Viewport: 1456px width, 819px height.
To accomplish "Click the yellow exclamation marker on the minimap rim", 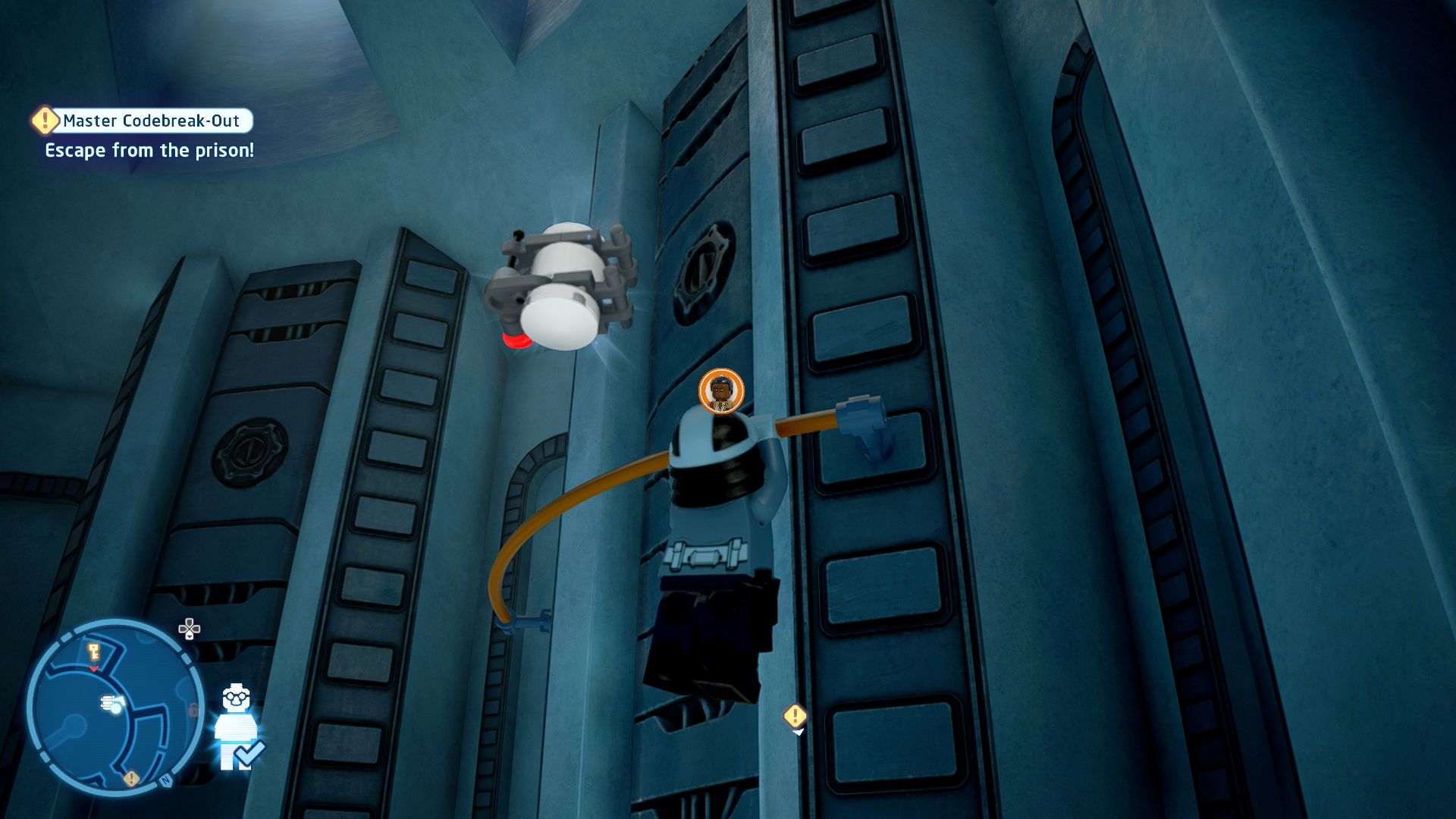I will point(131,779).
